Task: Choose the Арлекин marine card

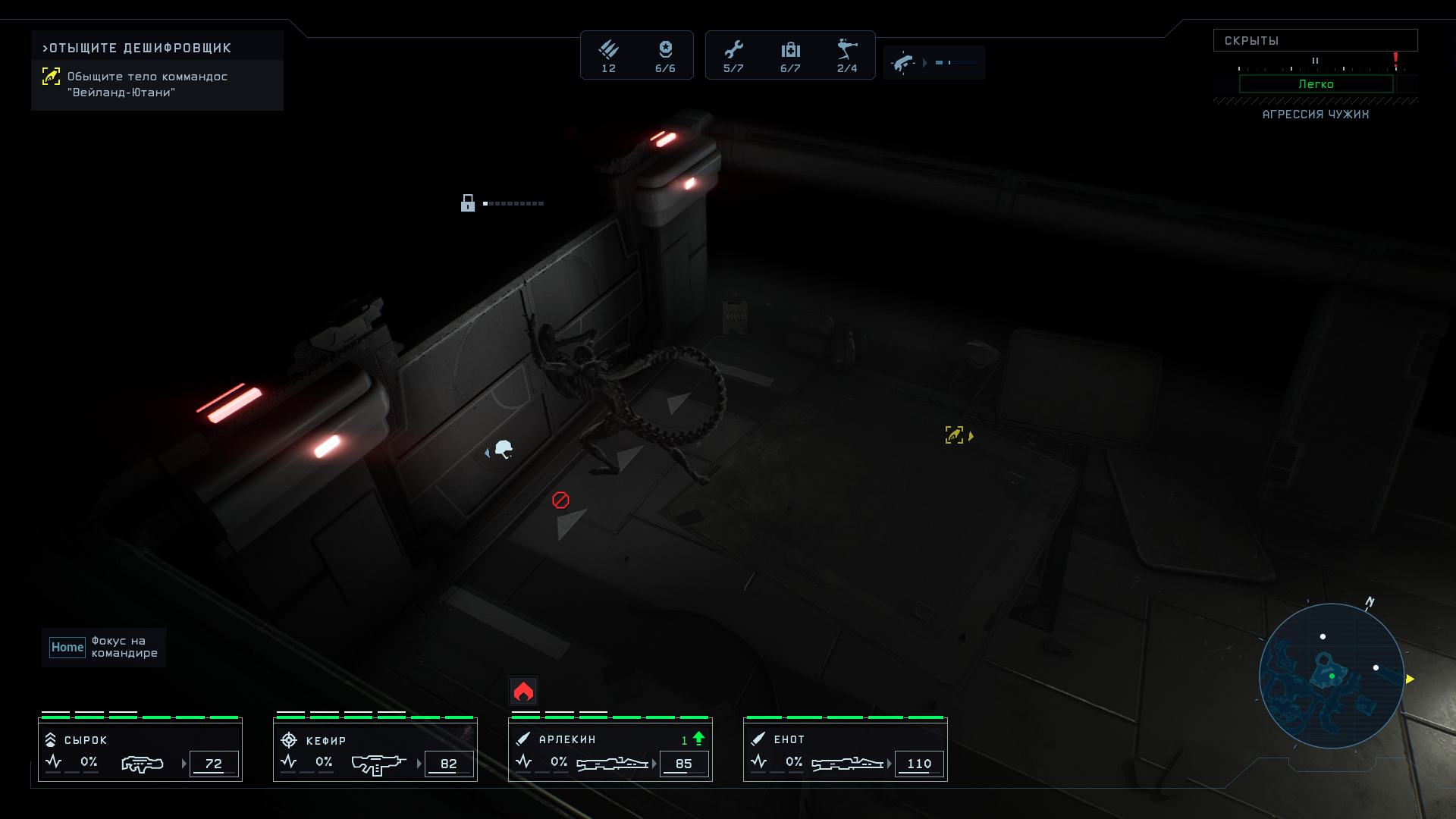Action: coord(610,750)
